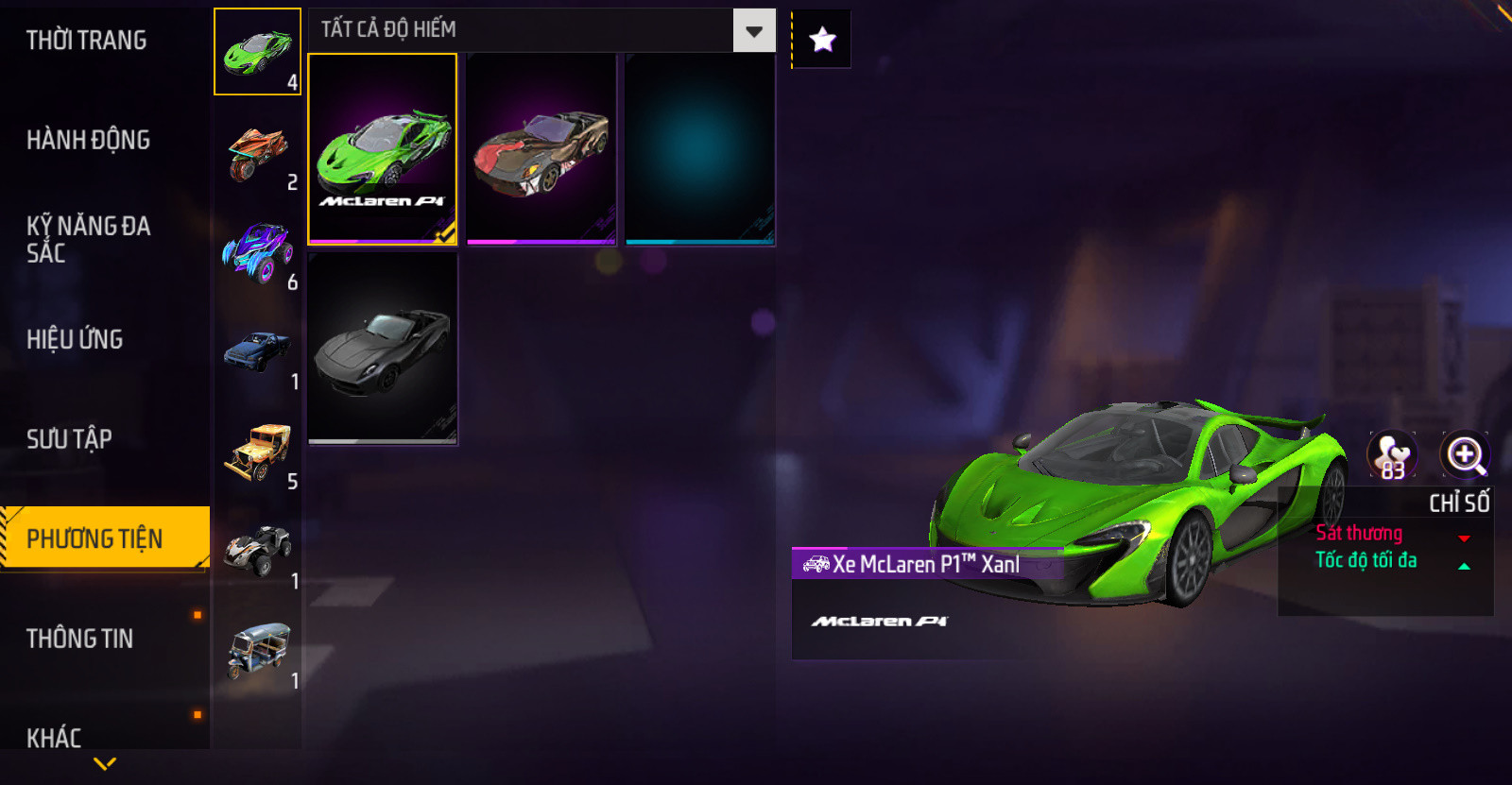Image resolution: width=1512 pixels, height=785 pixels.
Task: Select the yellow jeep vehicle type
Action: [x=257, y=452]
